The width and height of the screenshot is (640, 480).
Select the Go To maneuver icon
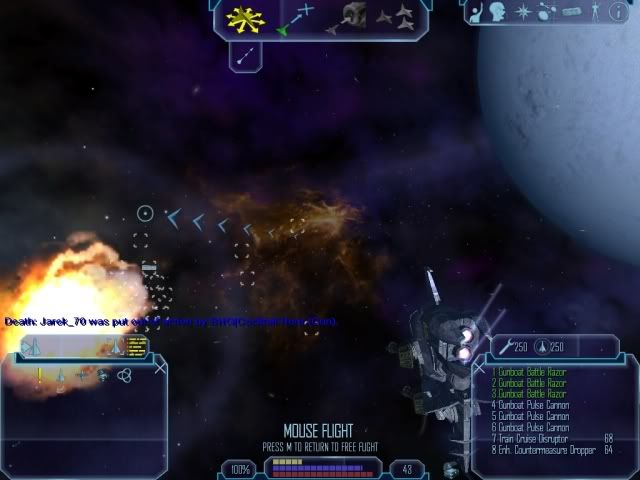[296, 17]
